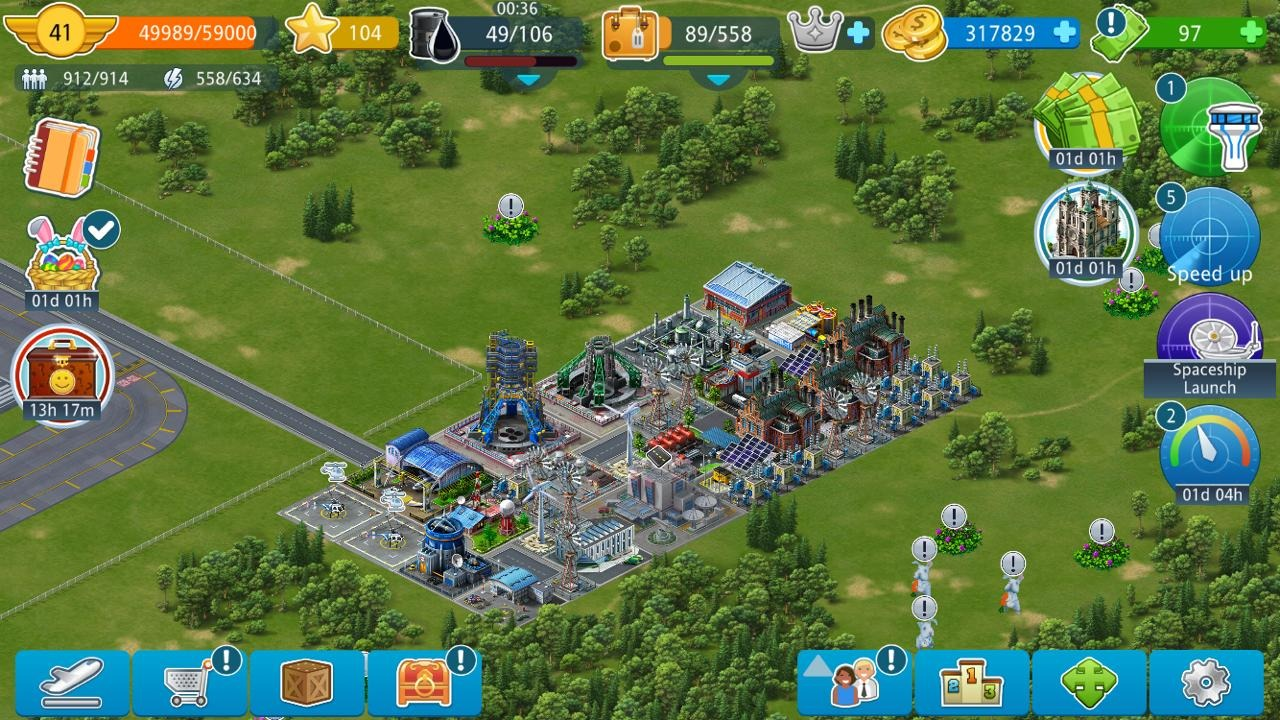
Task: Open the shopping cart store
Action: click(x=190, y=683)
